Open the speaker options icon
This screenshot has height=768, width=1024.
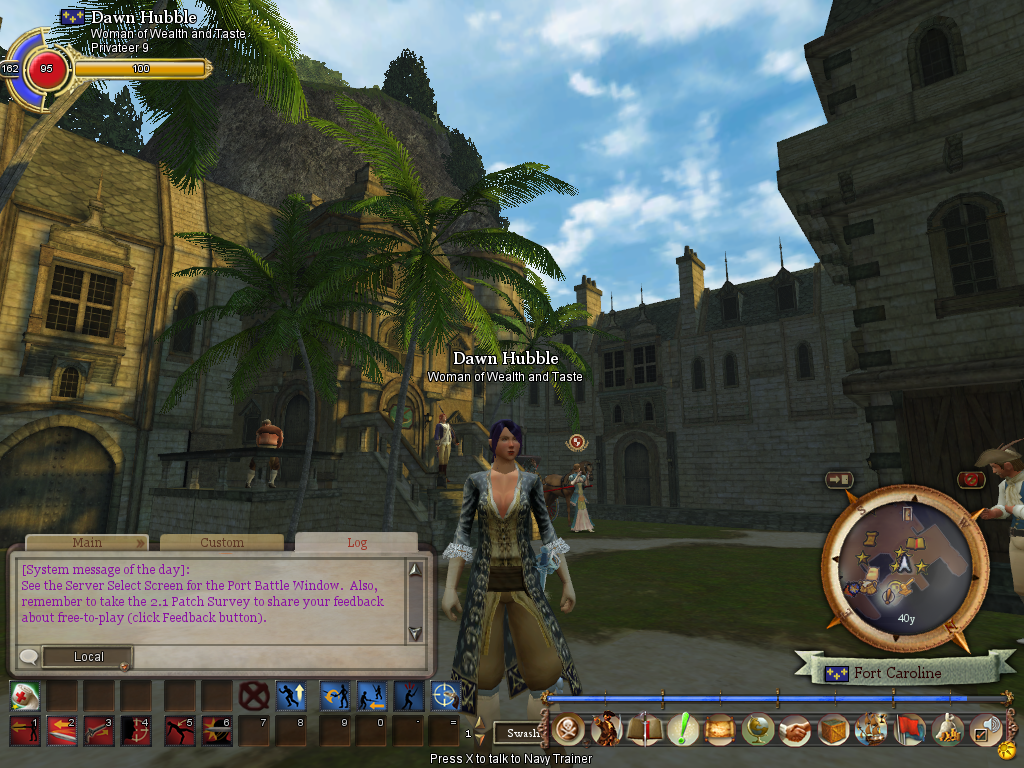(986, 731)
